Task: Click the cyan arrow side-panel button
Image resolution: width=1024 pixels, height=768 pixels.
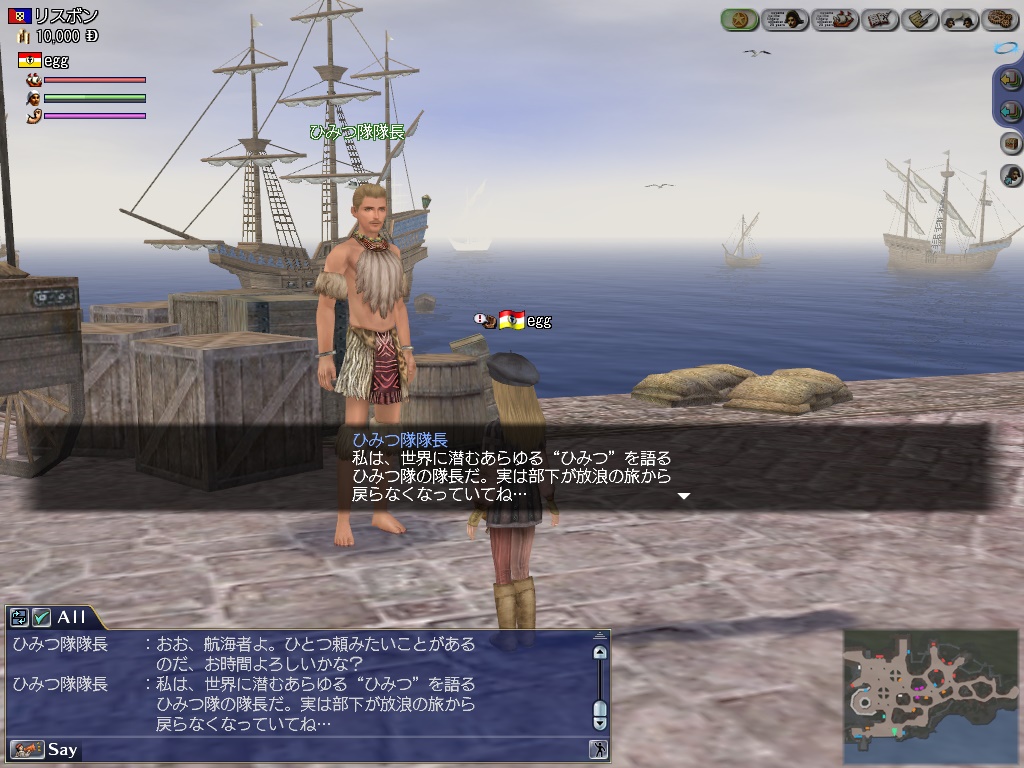Action: tap(1011, 111)
